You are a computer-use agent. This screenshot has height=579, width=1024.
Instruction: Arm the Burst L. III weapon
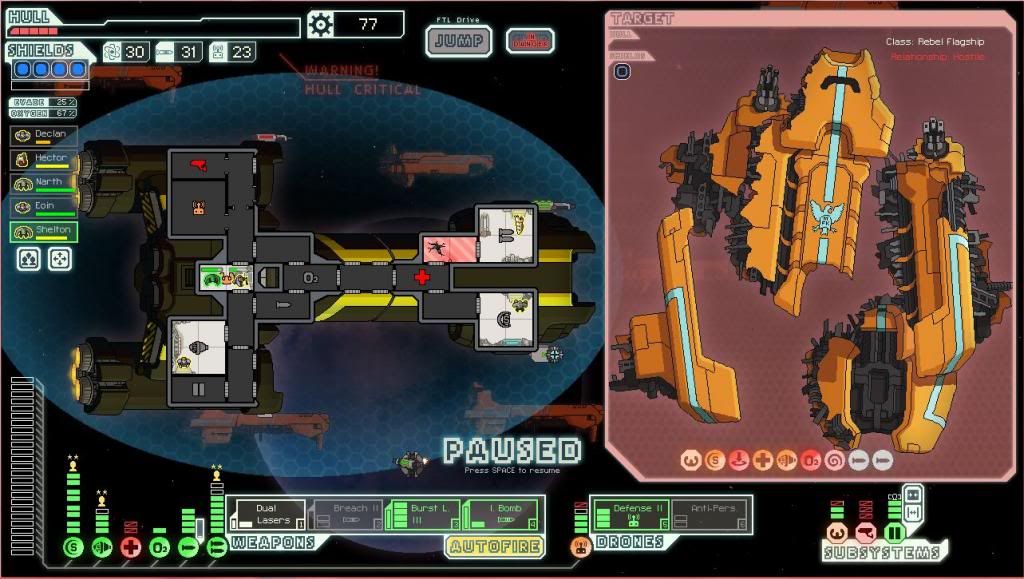click(422, 514)
